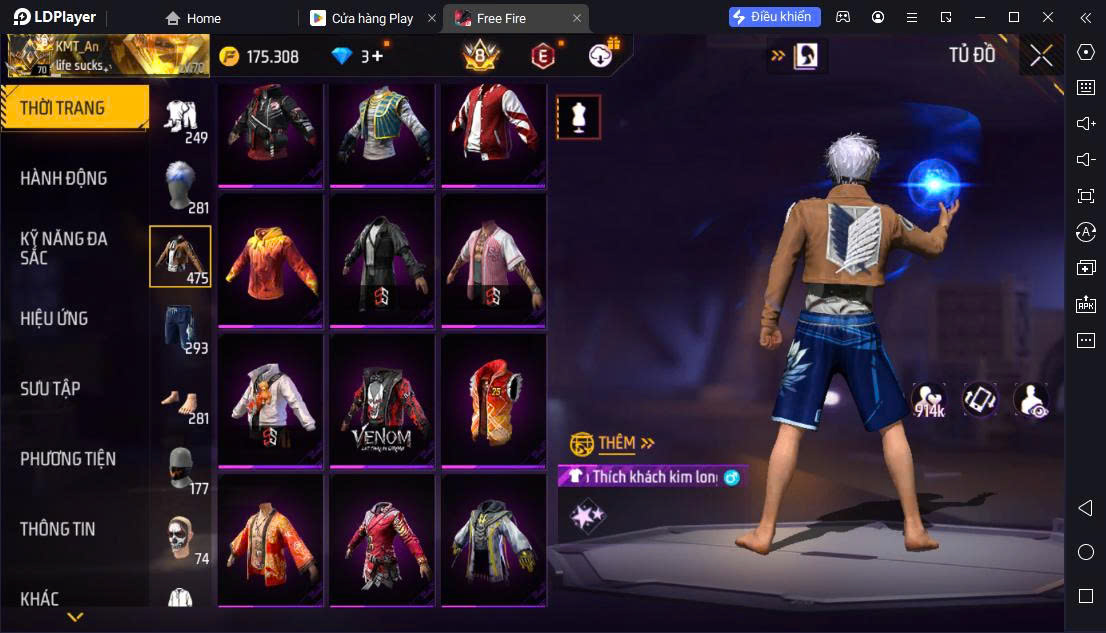Select the mask subcategory showing 177

click(180, 467)
